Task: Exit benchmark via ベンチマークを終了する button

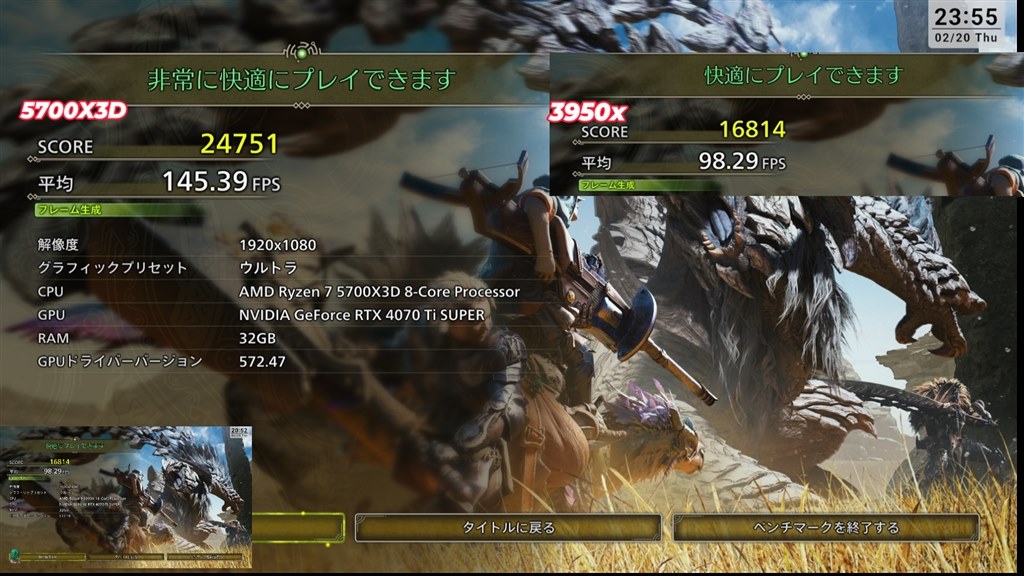Action: (826, 528)
